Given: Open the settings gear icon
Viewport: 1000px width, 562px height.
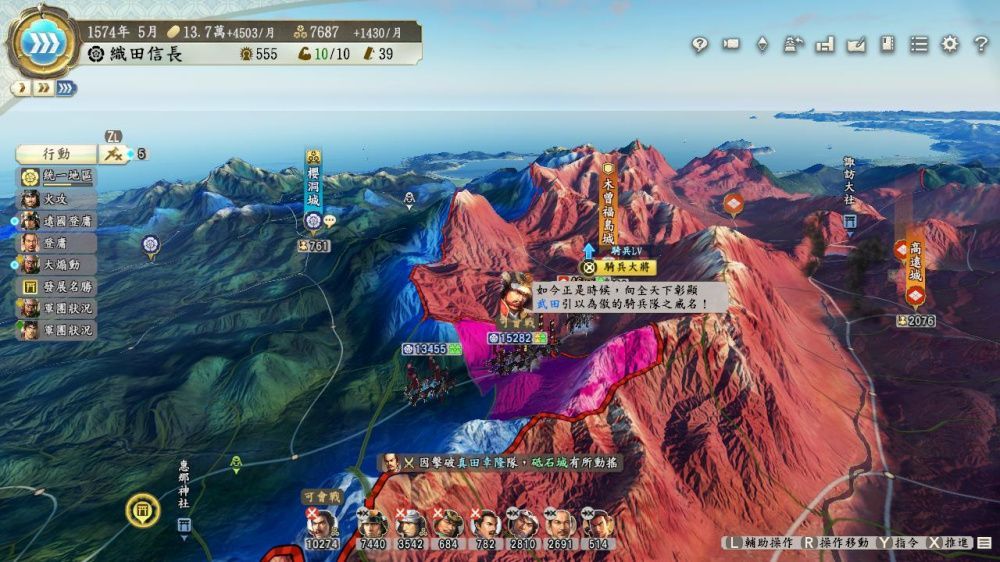Looking at the screenshot, I should point(950,44).
